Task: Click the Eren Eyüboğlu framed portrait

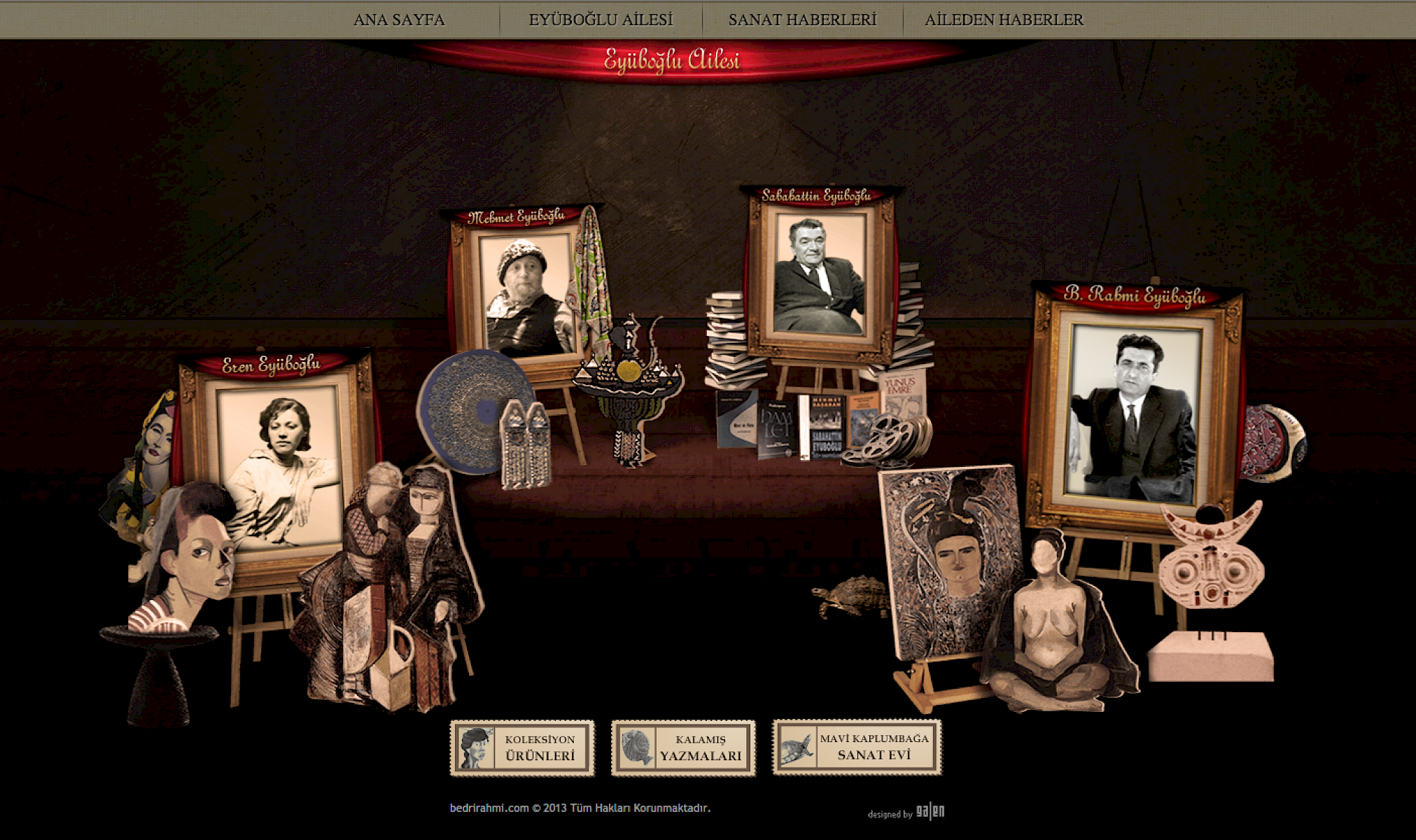Action: click(280, 465)
